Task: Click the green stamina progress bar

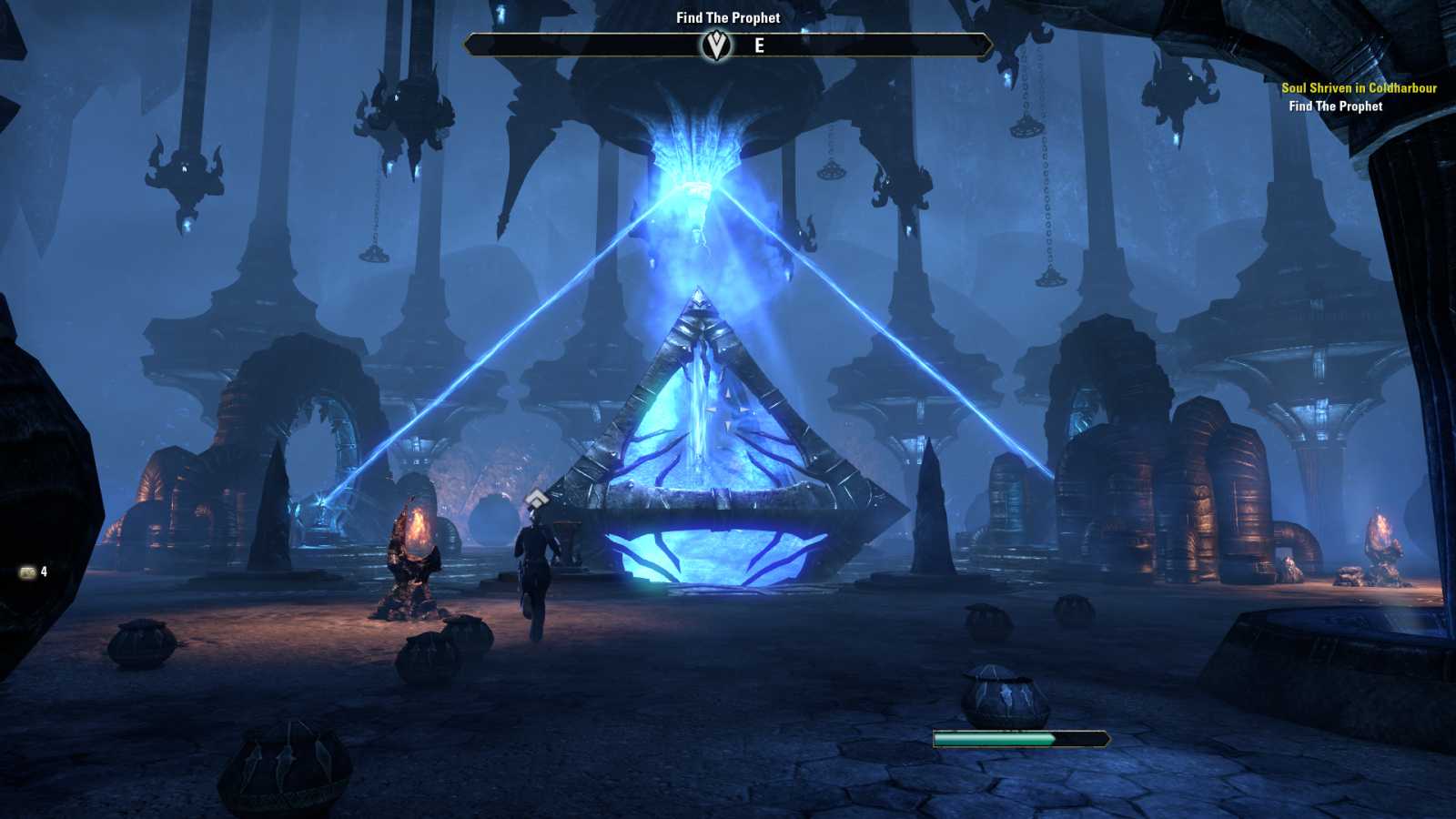Action: click(1001, 737)
